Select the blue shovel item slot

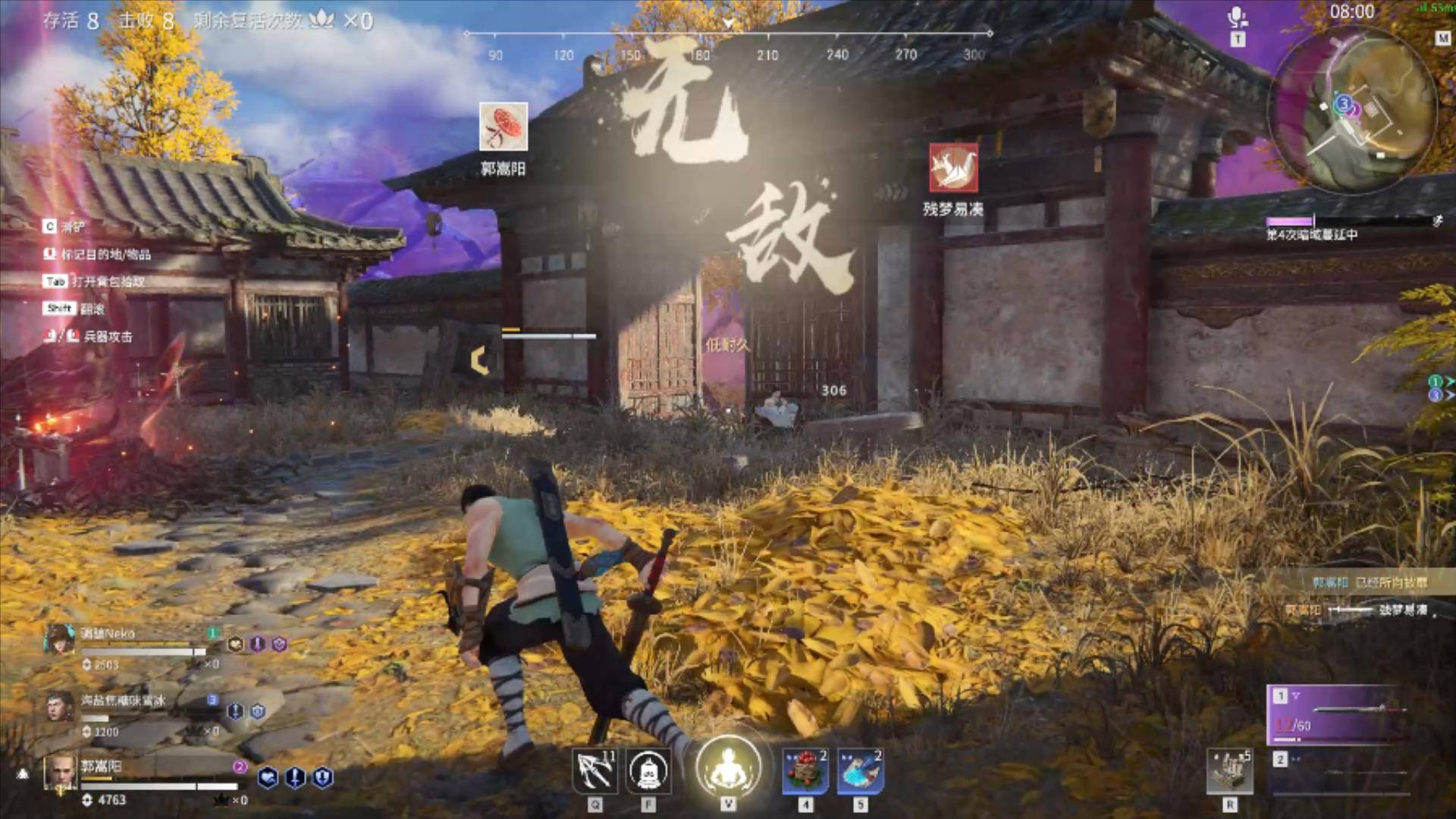click(860, 770)
